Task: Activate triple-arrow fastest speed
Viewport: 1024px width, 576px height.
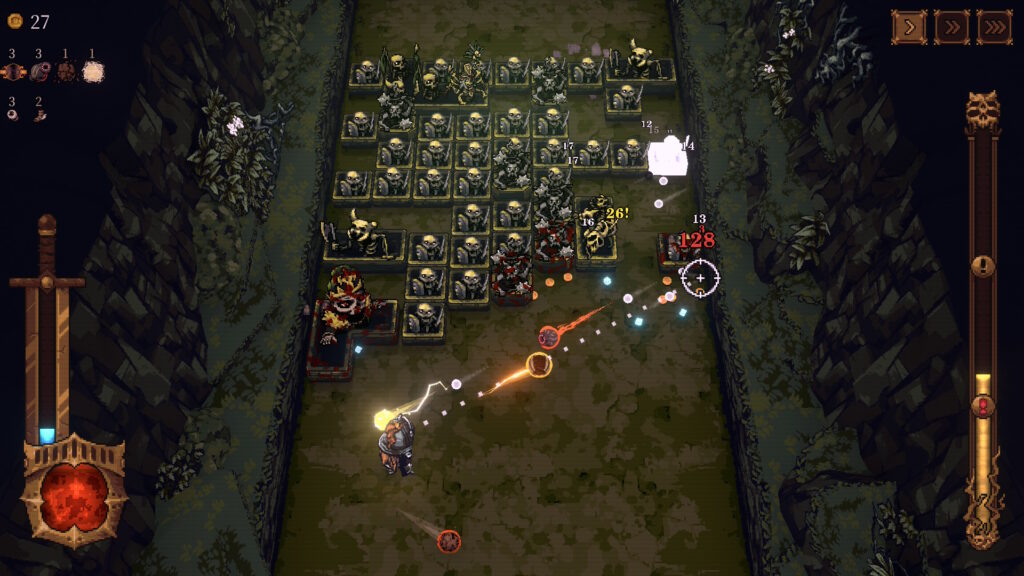Action: [994, 27]
